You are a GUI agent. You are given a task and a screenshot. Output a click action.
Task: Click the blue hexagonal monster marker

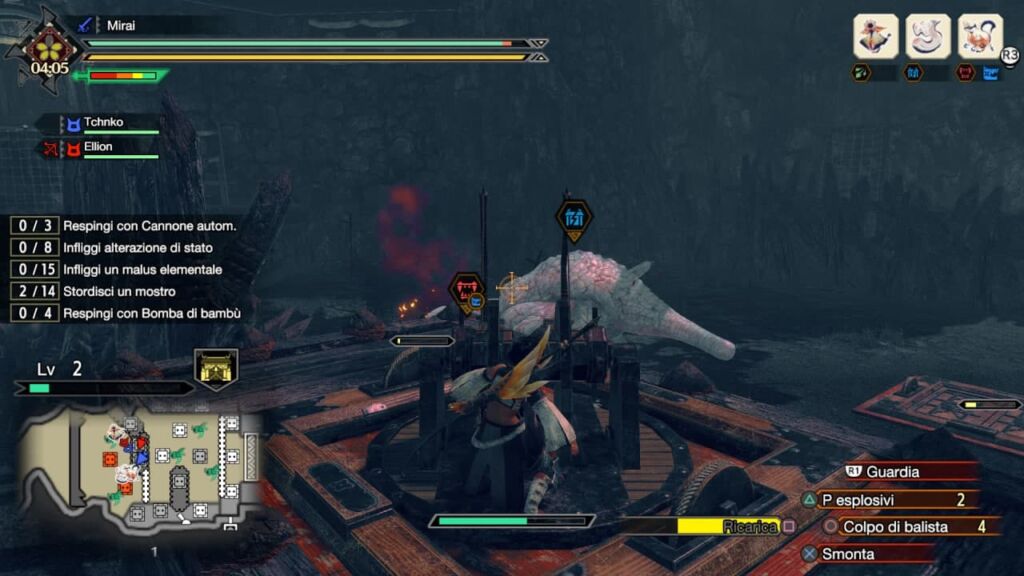click(574, 218)
